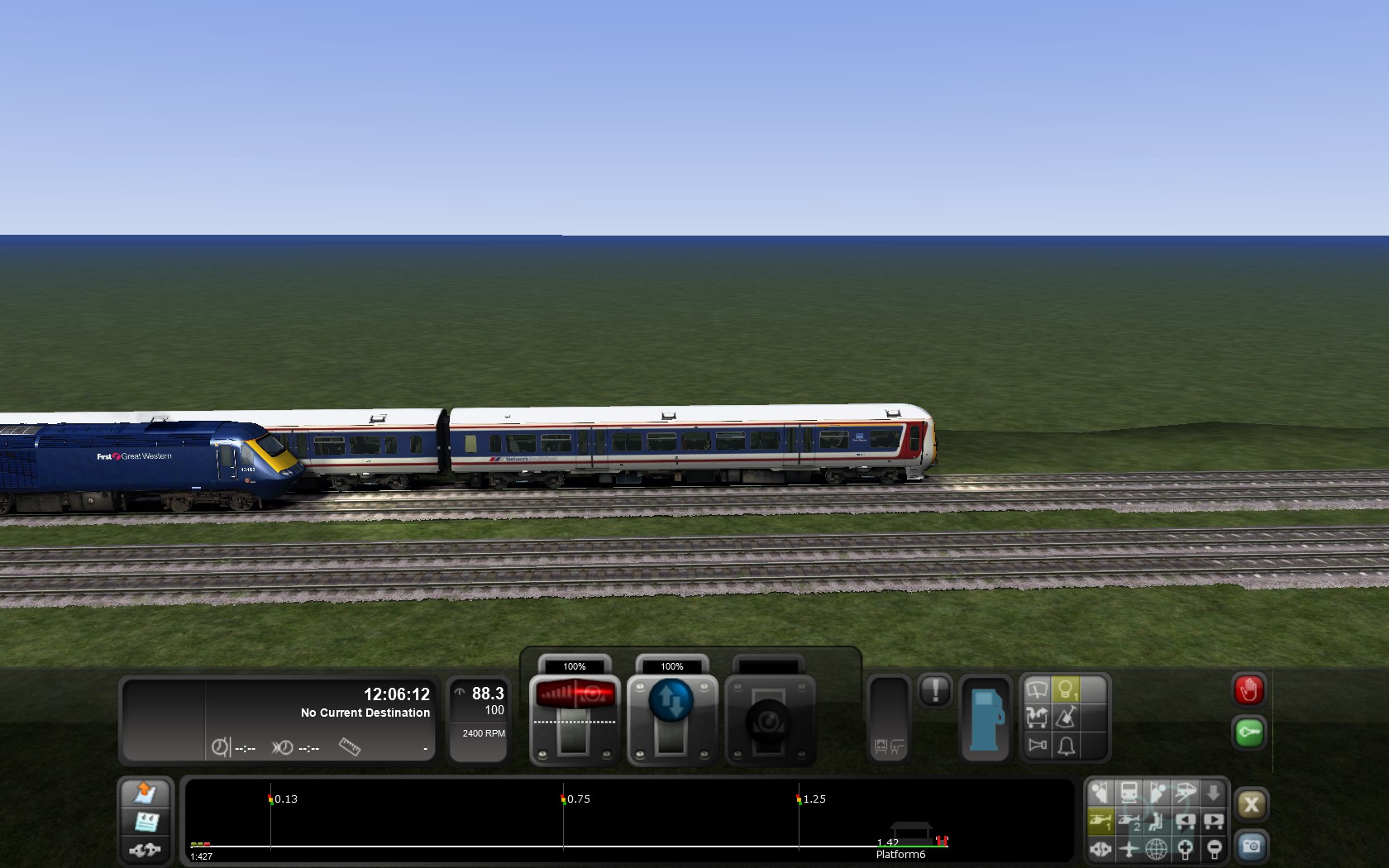Select the helicopter camera view 2
Image resolution: width=1389 pixels, height=868 pixels.
coord(1129,821)
